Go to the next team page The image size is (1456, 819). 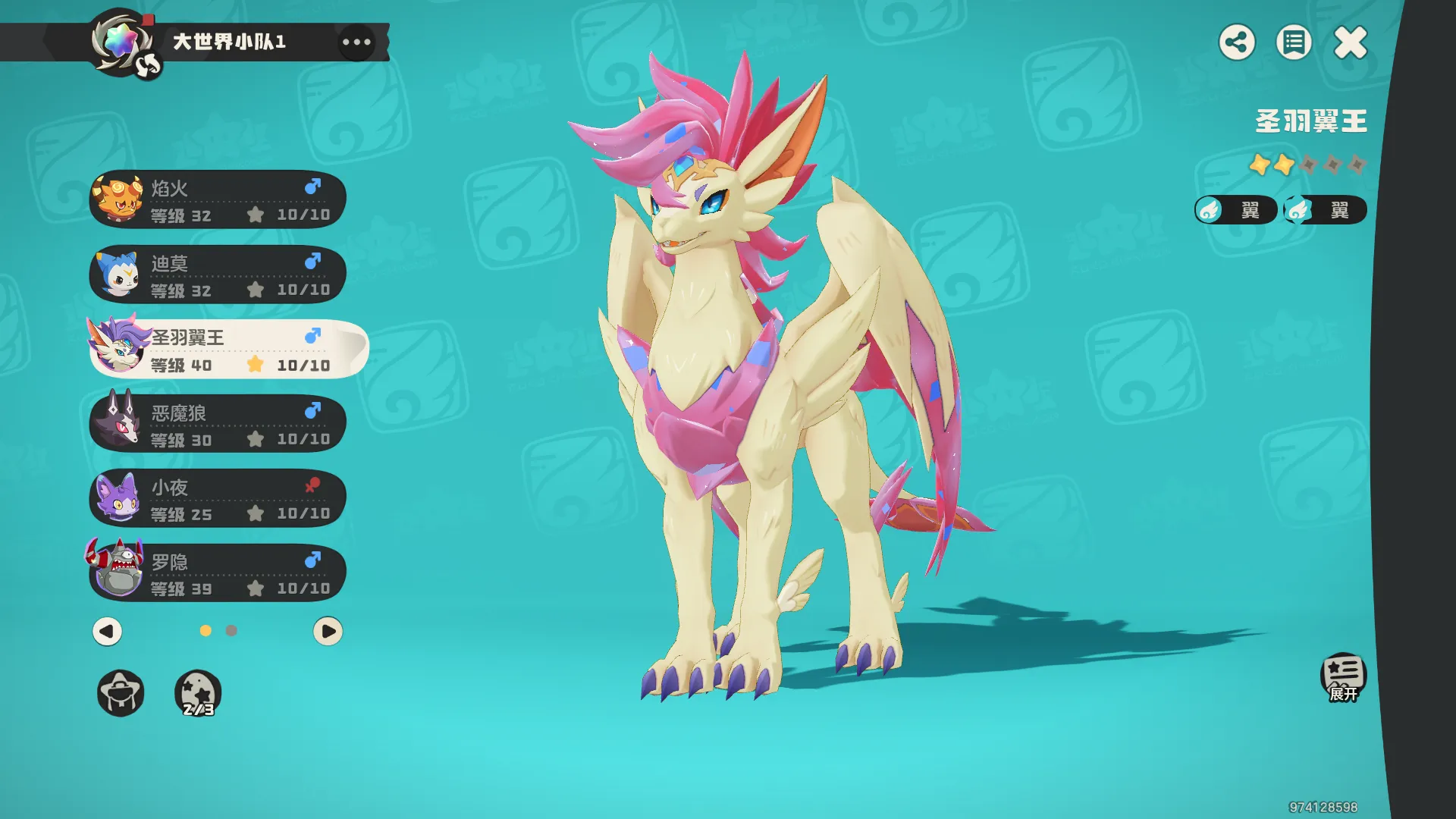point(328,631)
